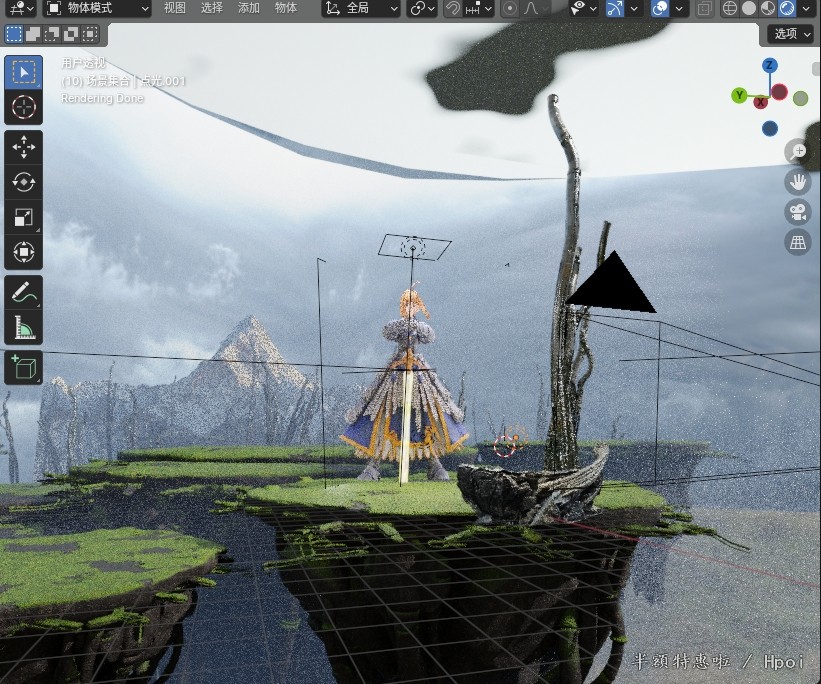Switch perspective with the grid button
This screenshot has width=821, height=684.
pyautogui.click(x=797, y=242)
